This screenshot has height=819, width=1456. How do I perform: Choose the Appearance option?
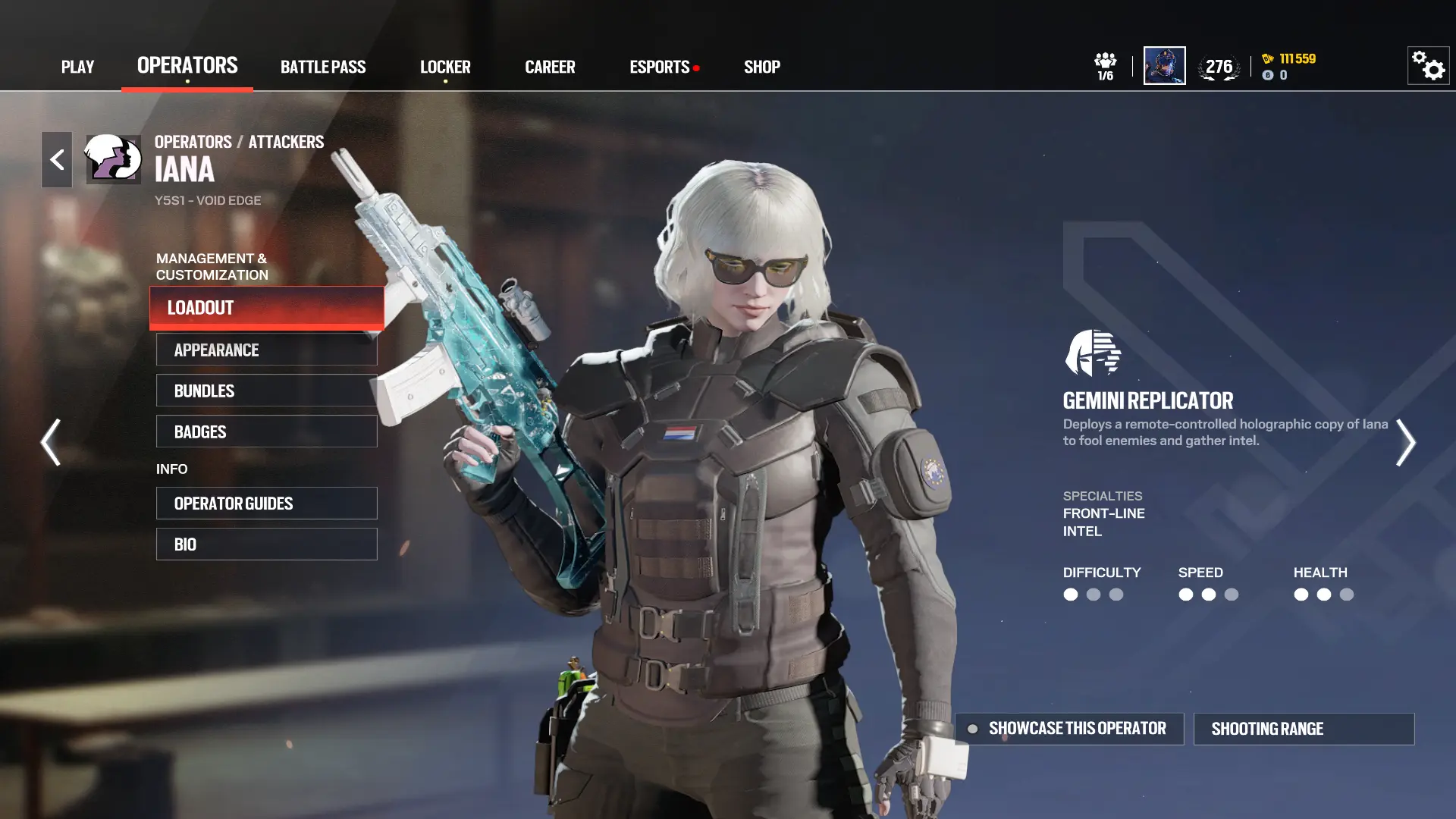coord(267,350)
